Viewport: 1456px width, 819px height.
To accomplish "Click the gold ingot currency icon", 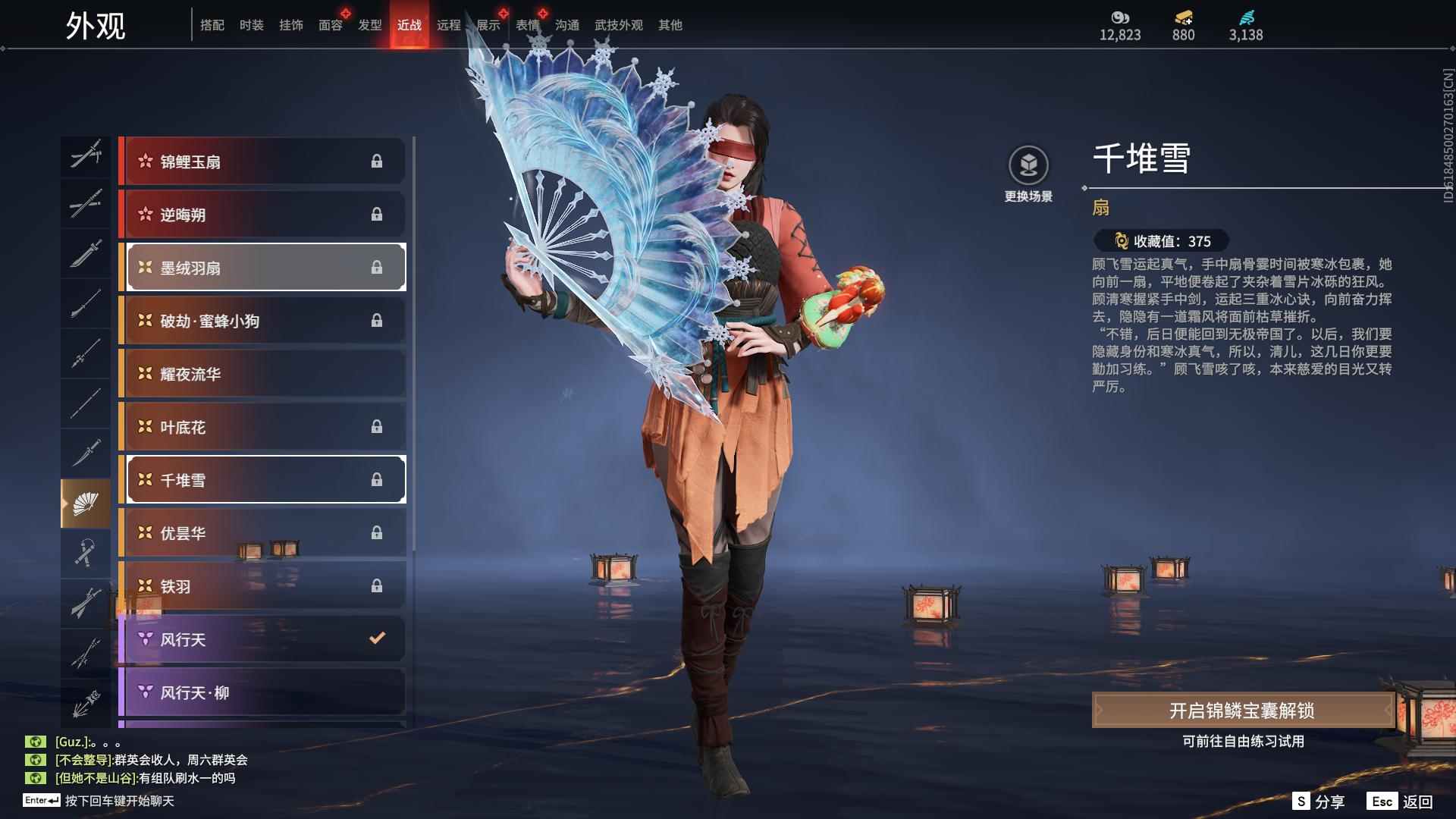I will pyautogui.click(x=1182, y=17).
